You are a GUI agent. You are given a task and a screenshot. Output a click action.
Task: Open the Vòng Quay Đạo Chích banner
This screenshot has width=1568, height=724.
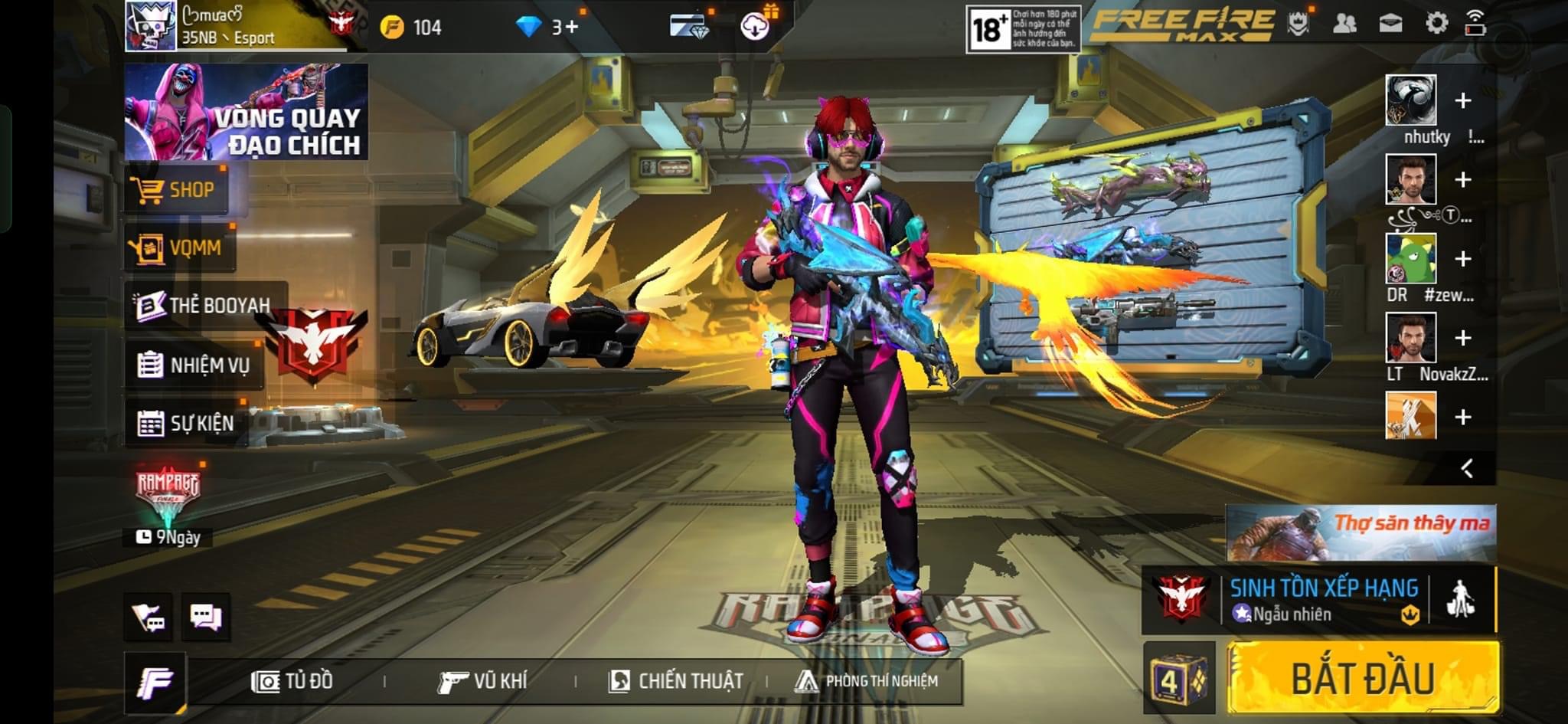pos(246,112)
